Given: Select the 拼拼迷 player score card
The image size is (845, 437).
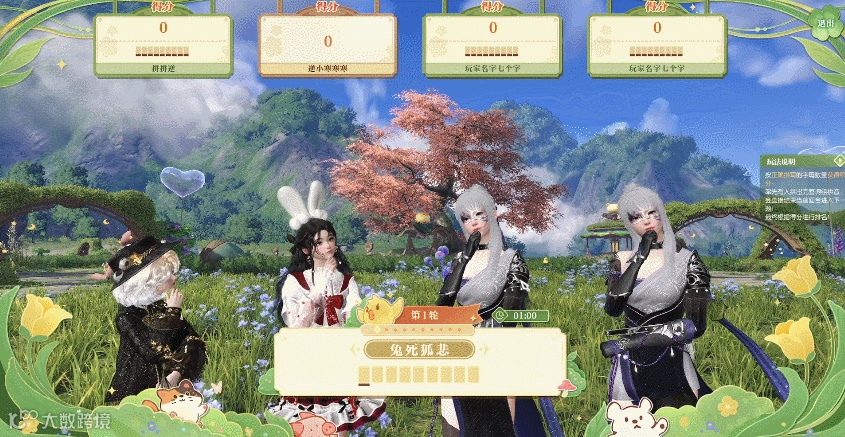Looking at the screenshot, I should tap(163, 44).
